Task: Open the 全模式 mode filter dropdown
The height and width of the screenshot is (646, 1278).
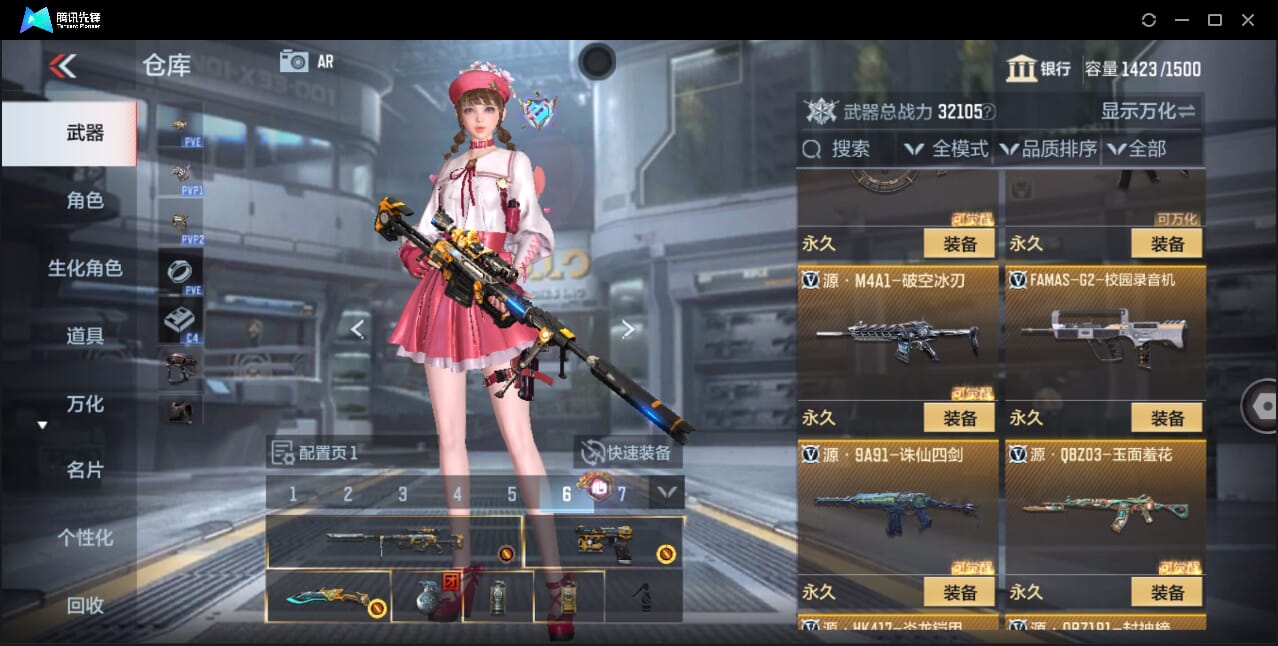Action: pyautogui.click(x=946, y=149)
